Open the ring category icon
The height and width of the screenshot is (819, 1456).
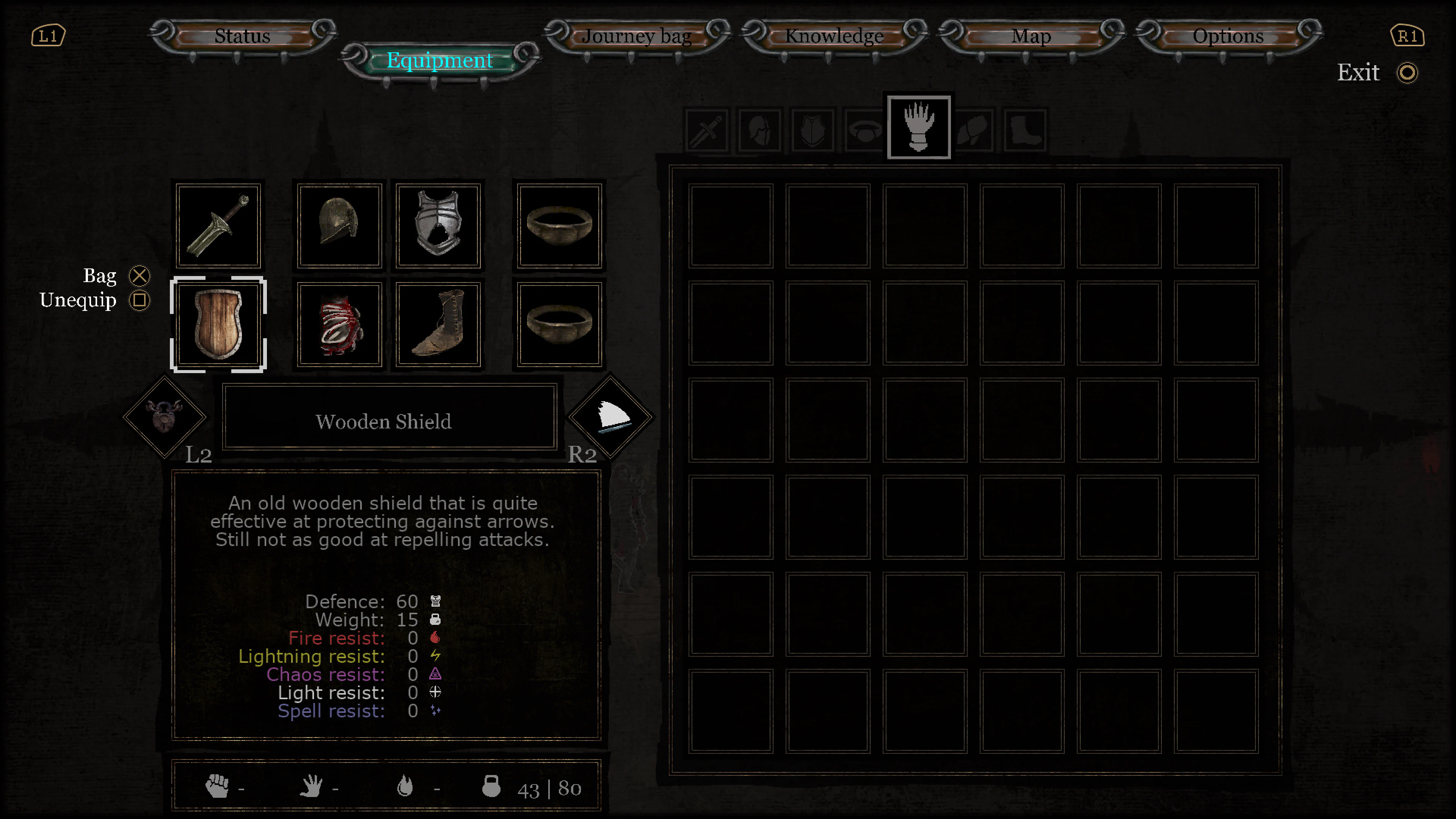click(x=865, y=130)
